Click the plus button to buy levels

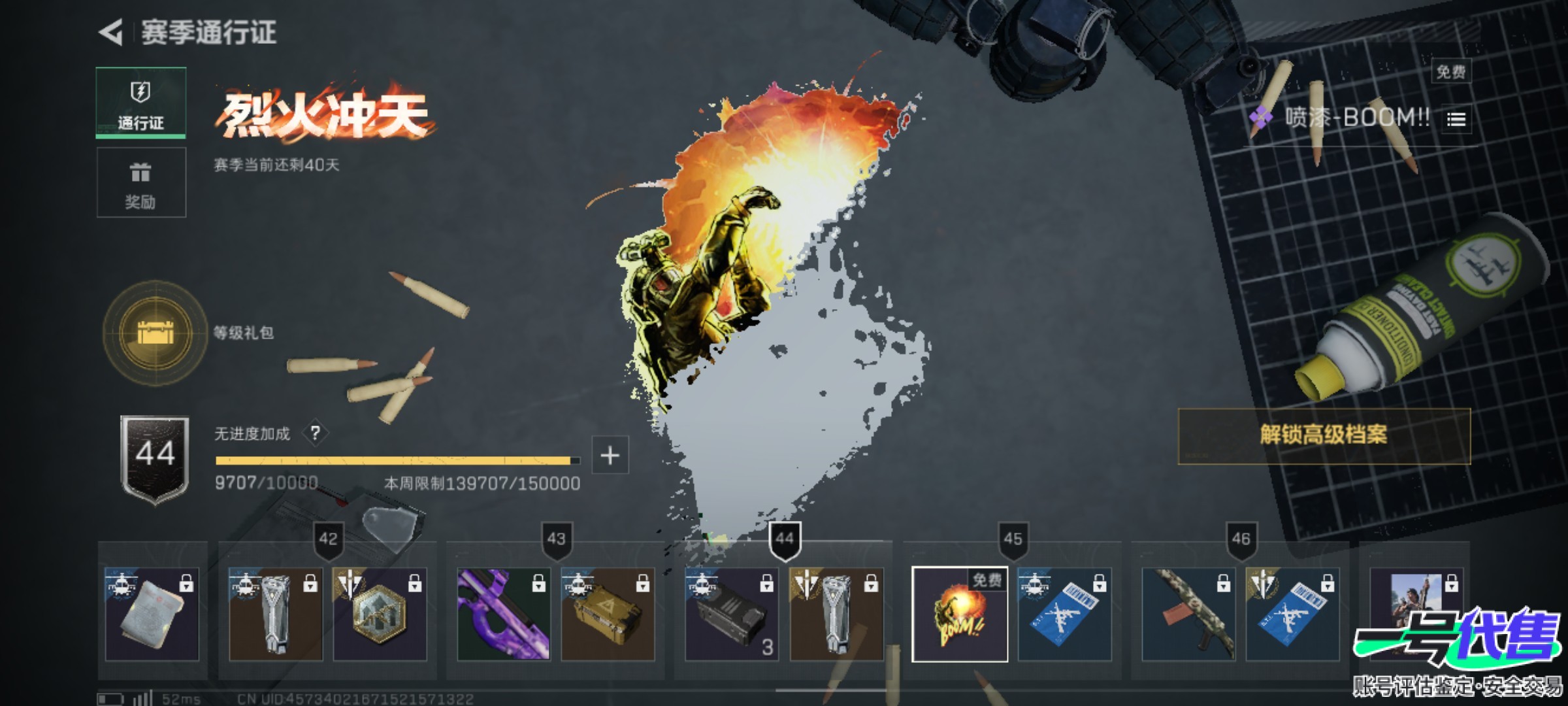coord(610,455)
